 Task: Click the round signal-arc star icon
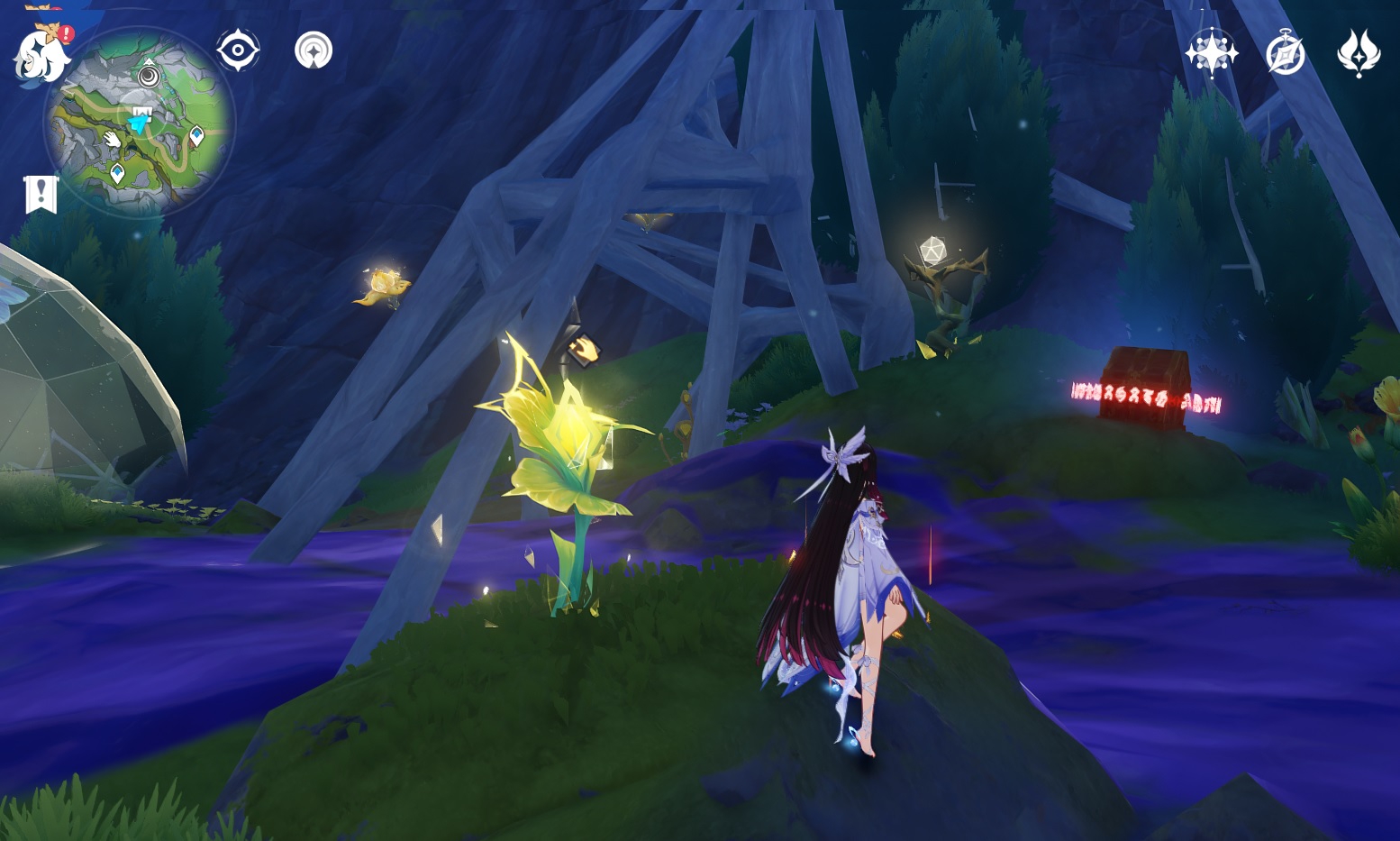click(x=314, y=50)
